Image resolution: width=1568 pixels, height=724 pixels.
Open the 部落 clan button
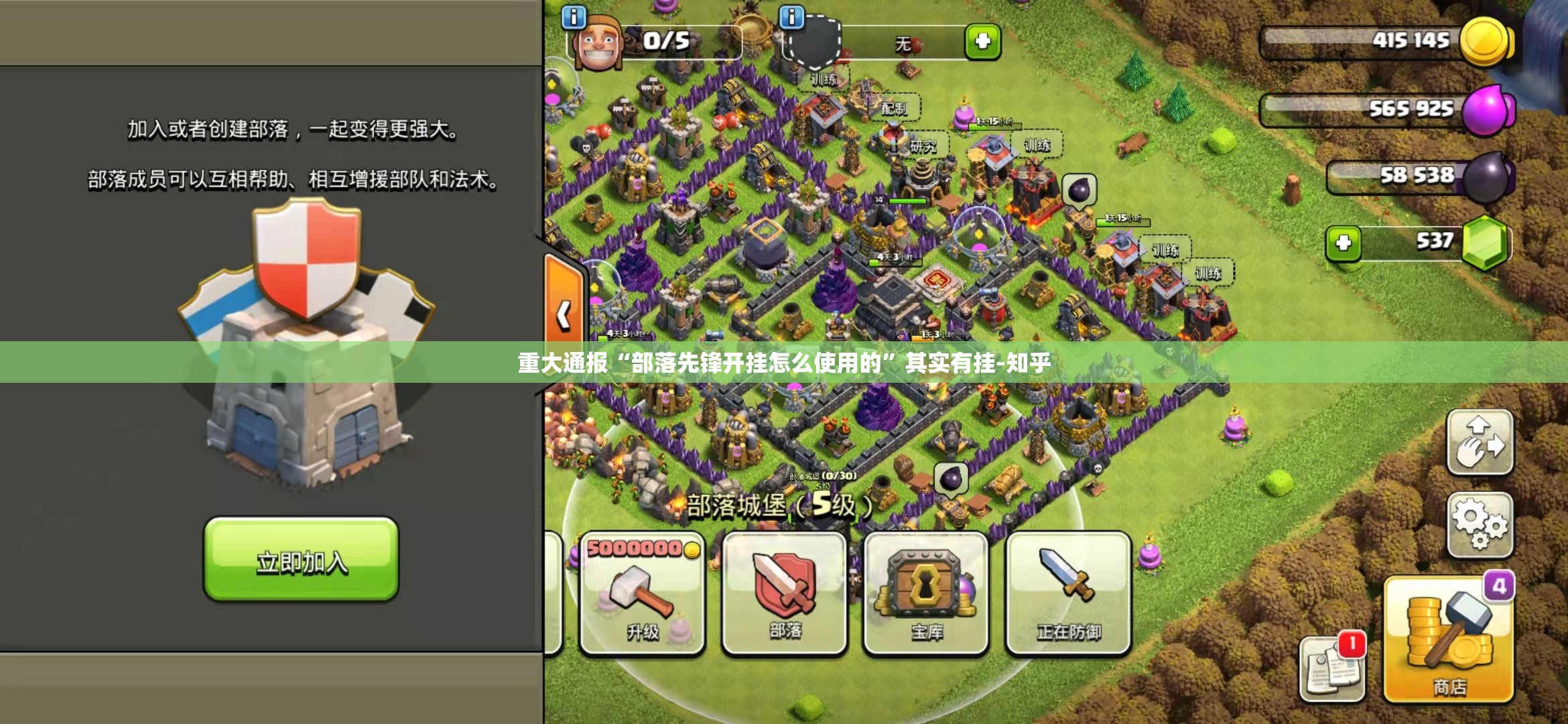(785, 593)
